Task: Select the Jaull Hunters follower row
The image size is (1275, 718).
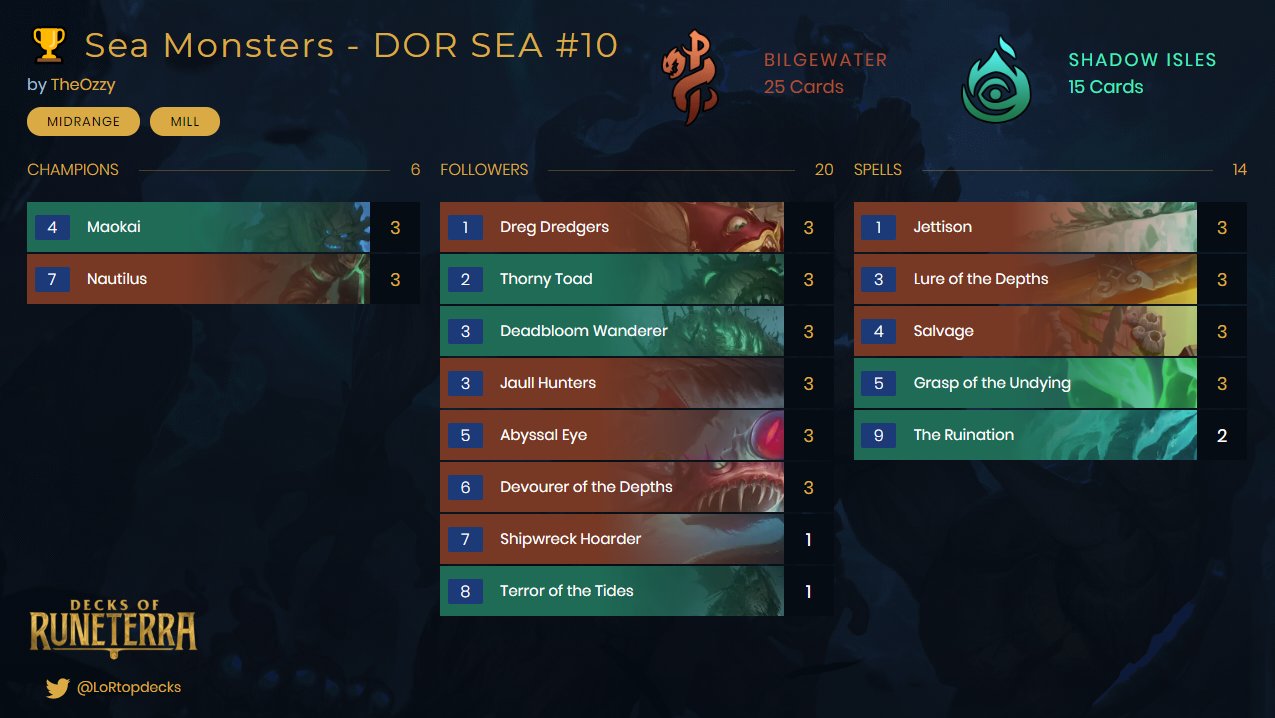Action: click(x=611, y=384)
